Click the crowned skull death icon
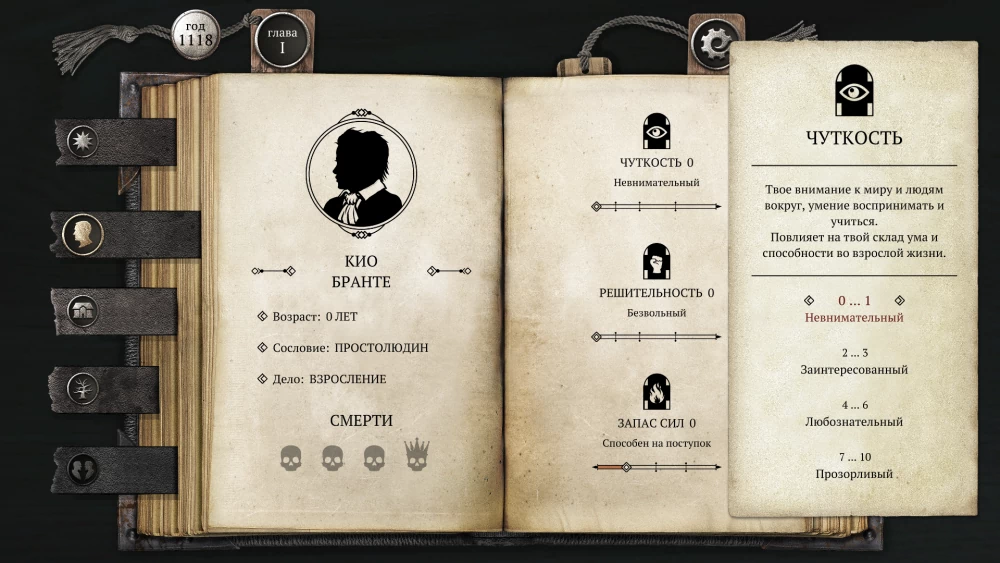Image resolution: width=1000 pixels, height=563 pixels. 416,456
